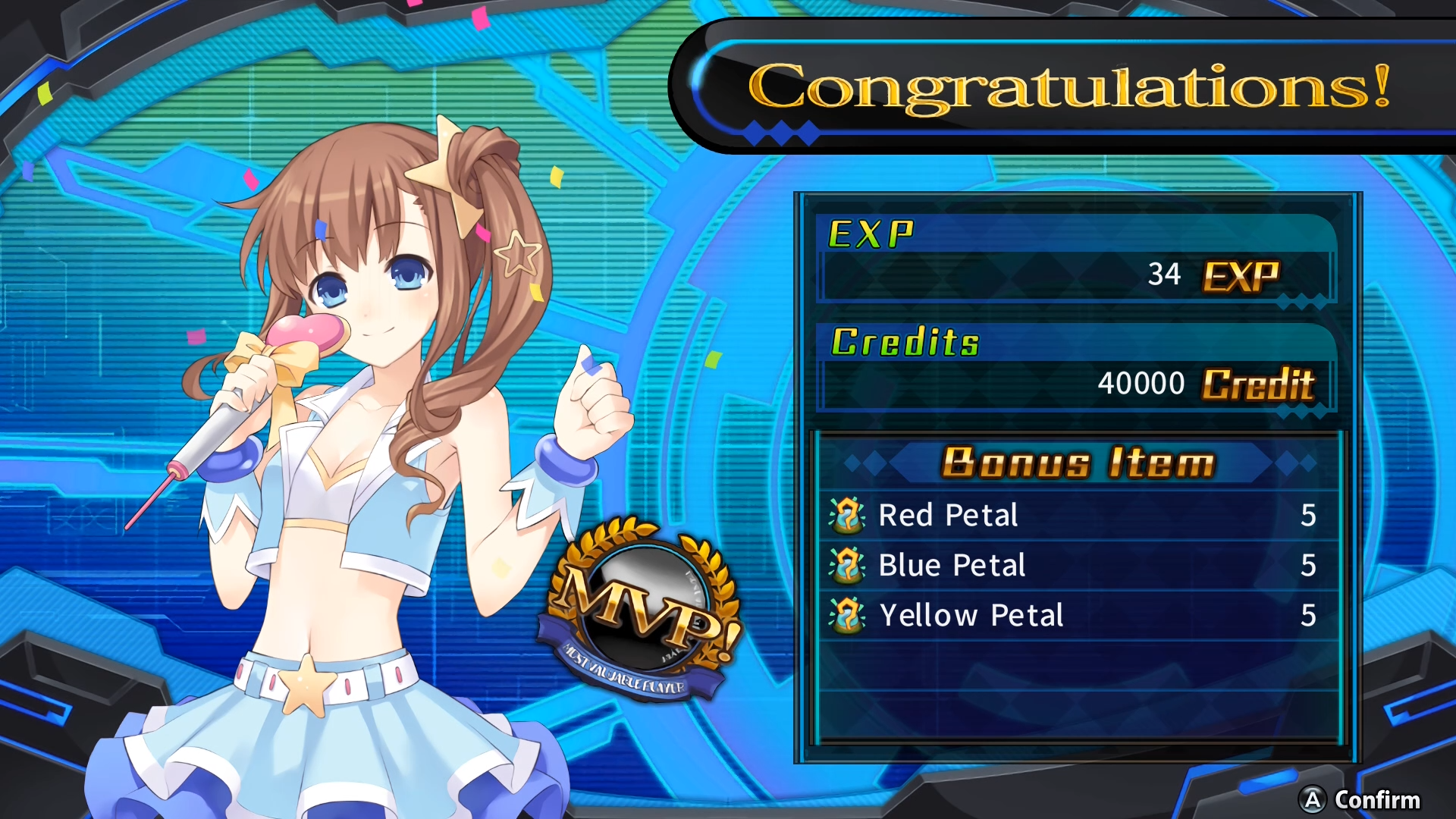The image size is (1456, 819).
Task: Choose the Blue Petal bonus item row
Action: click(x=1077, y=566)
